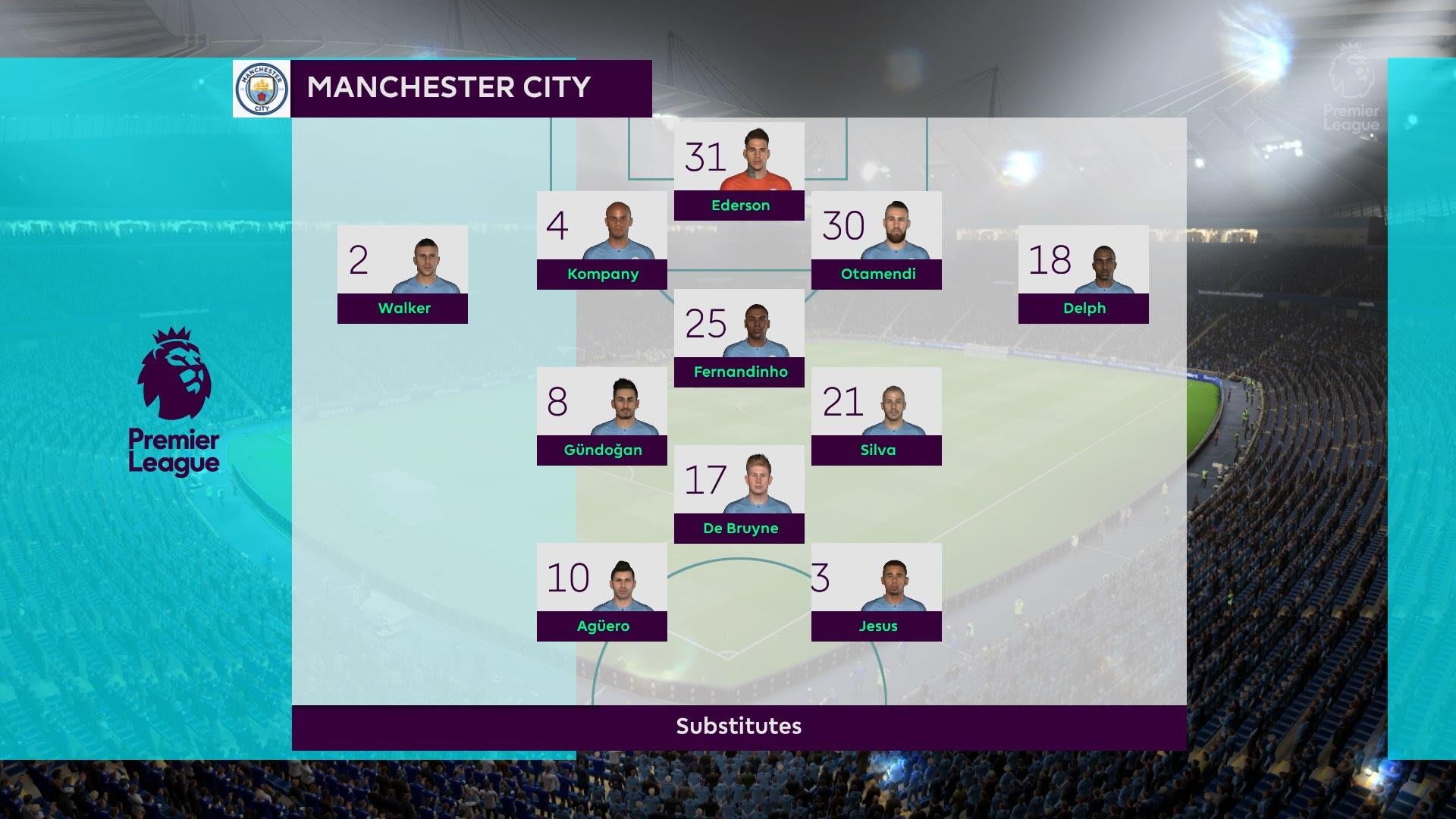The height and width of the screenshot is (819, 1456).
Task: Choose the Walker player card
Action: coord(402,275)
